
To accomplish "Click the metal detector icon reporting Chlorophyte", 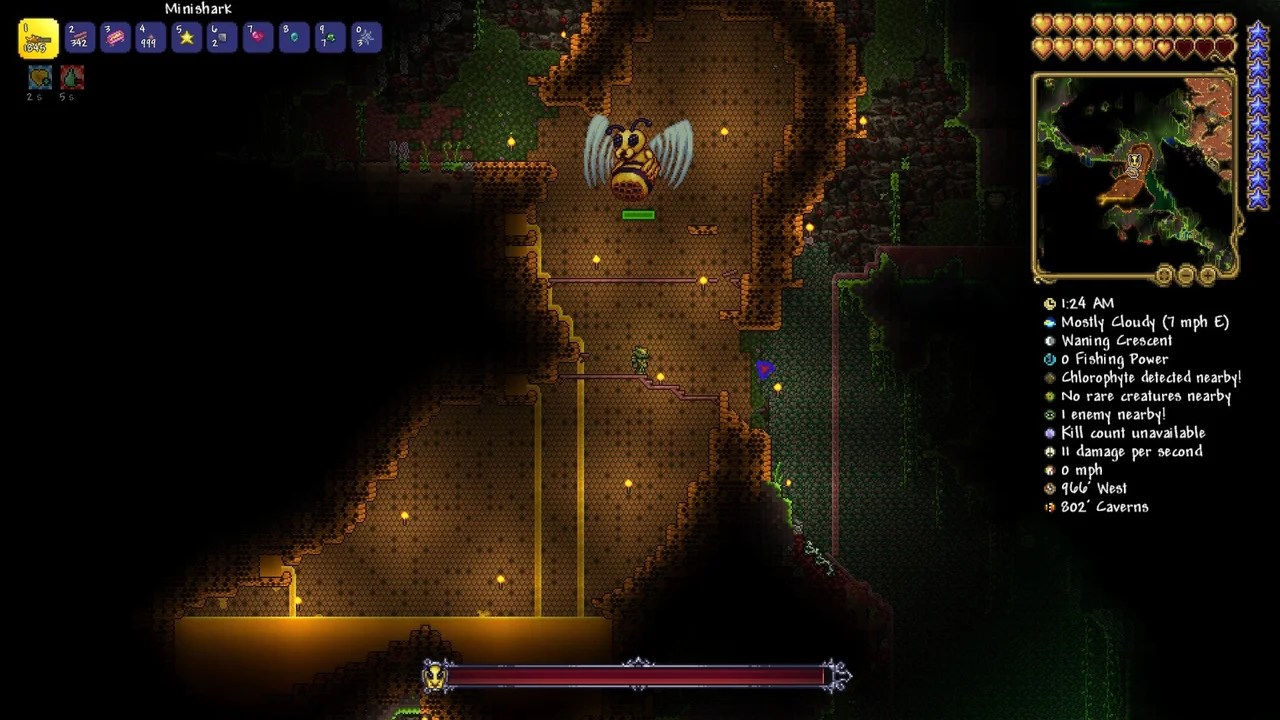I will coord(1048,377).
